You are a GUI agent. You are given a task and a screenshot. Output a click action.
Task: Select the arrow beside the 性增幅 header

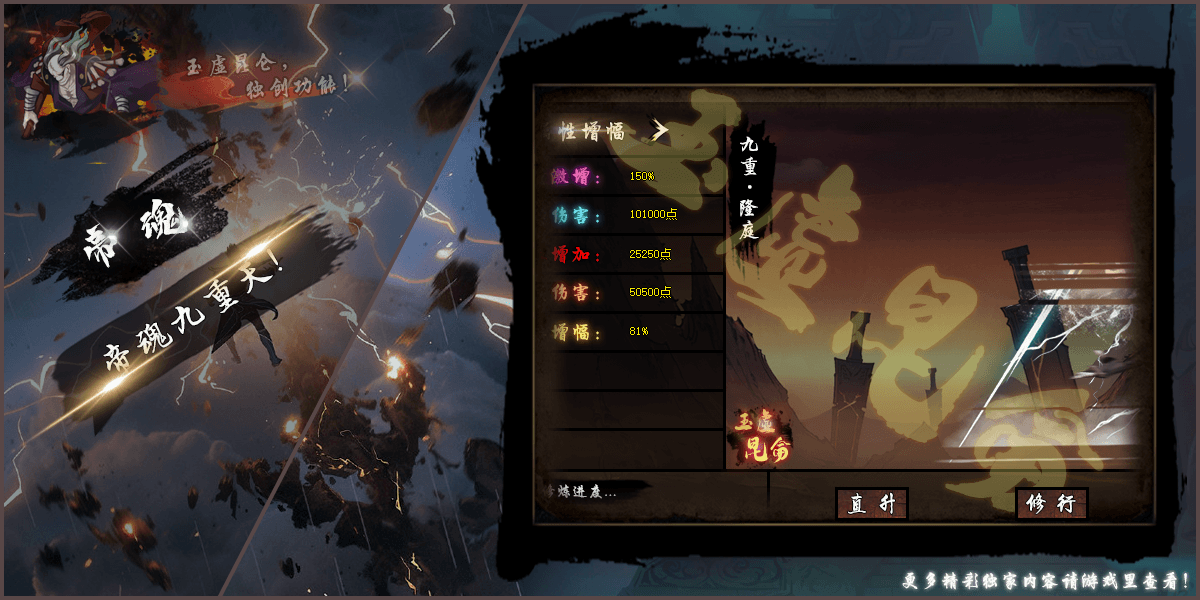tap(659, 130)
